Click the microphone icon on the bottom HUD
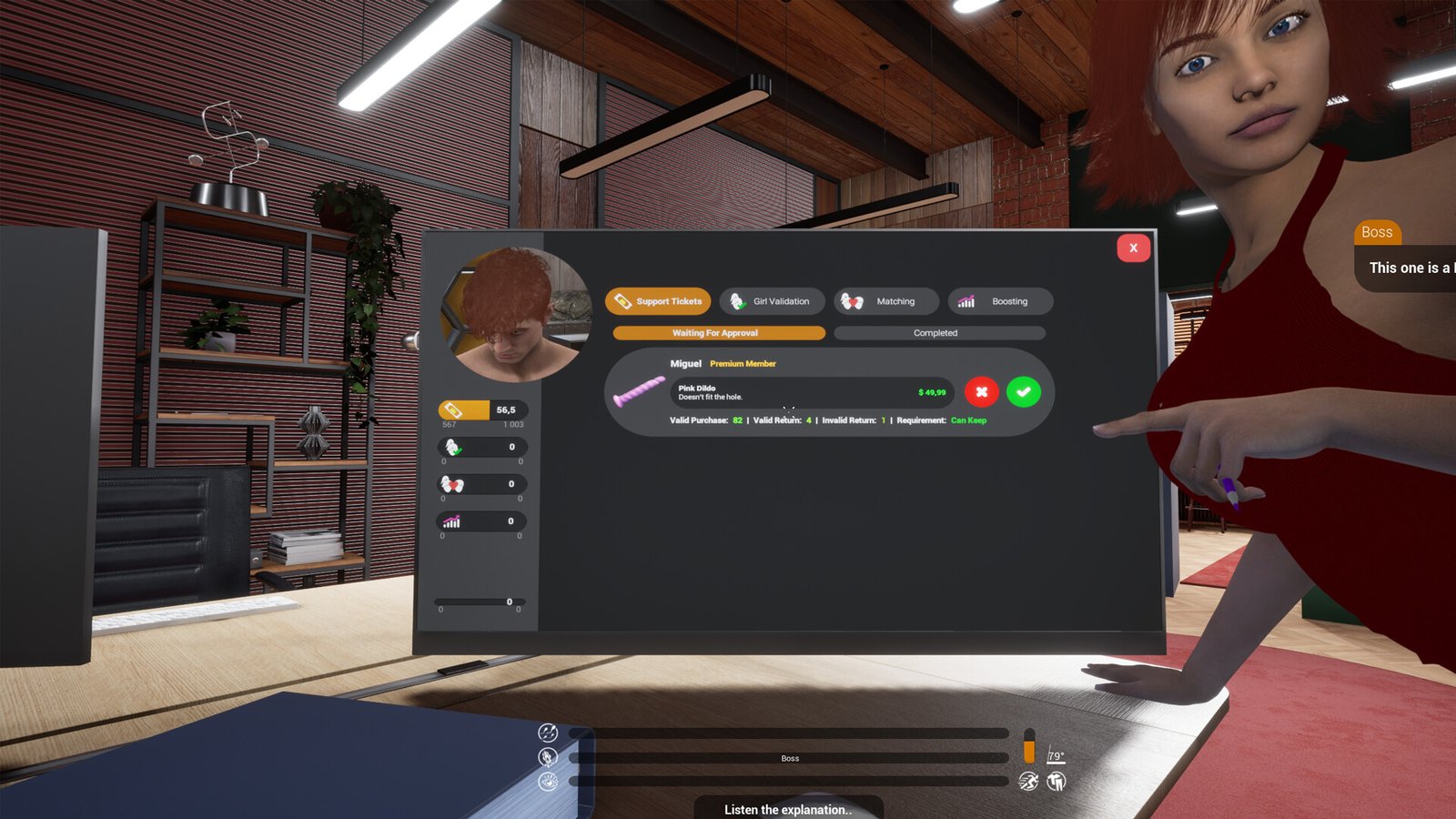 549,755
